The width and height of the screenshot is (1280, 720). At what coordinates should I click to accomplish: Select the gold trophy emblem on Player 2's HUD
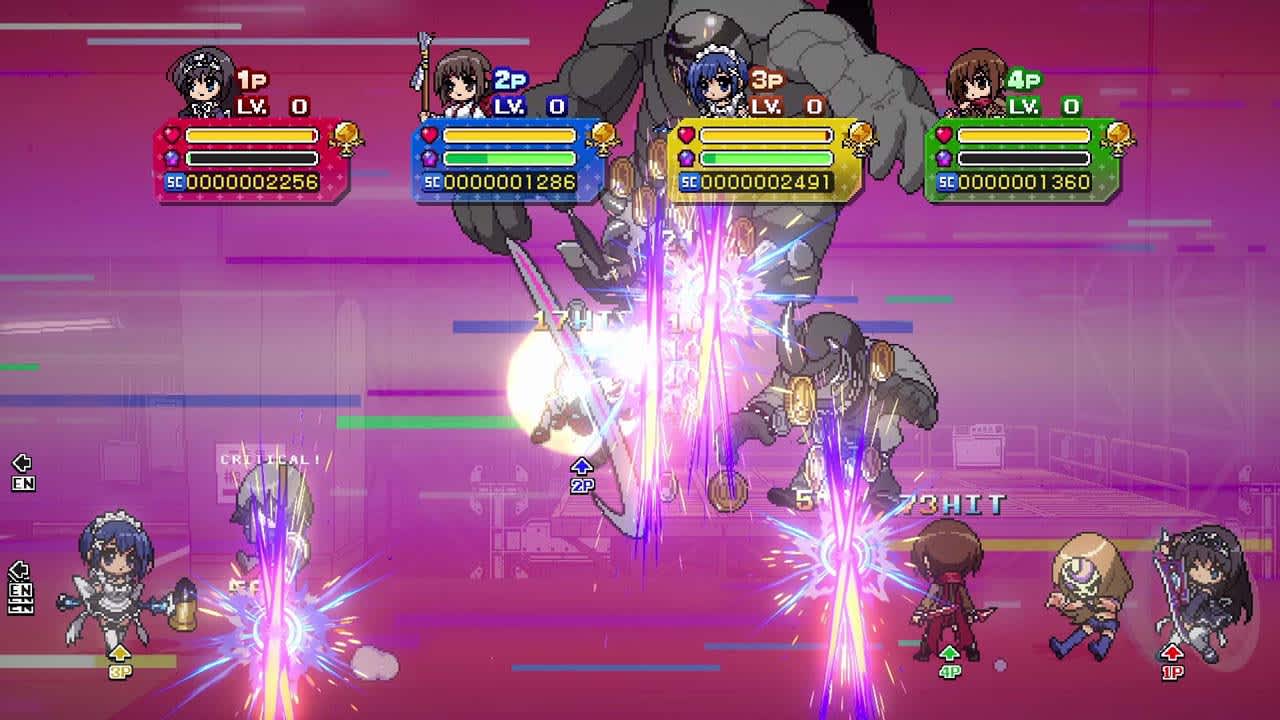pos(605,141)
